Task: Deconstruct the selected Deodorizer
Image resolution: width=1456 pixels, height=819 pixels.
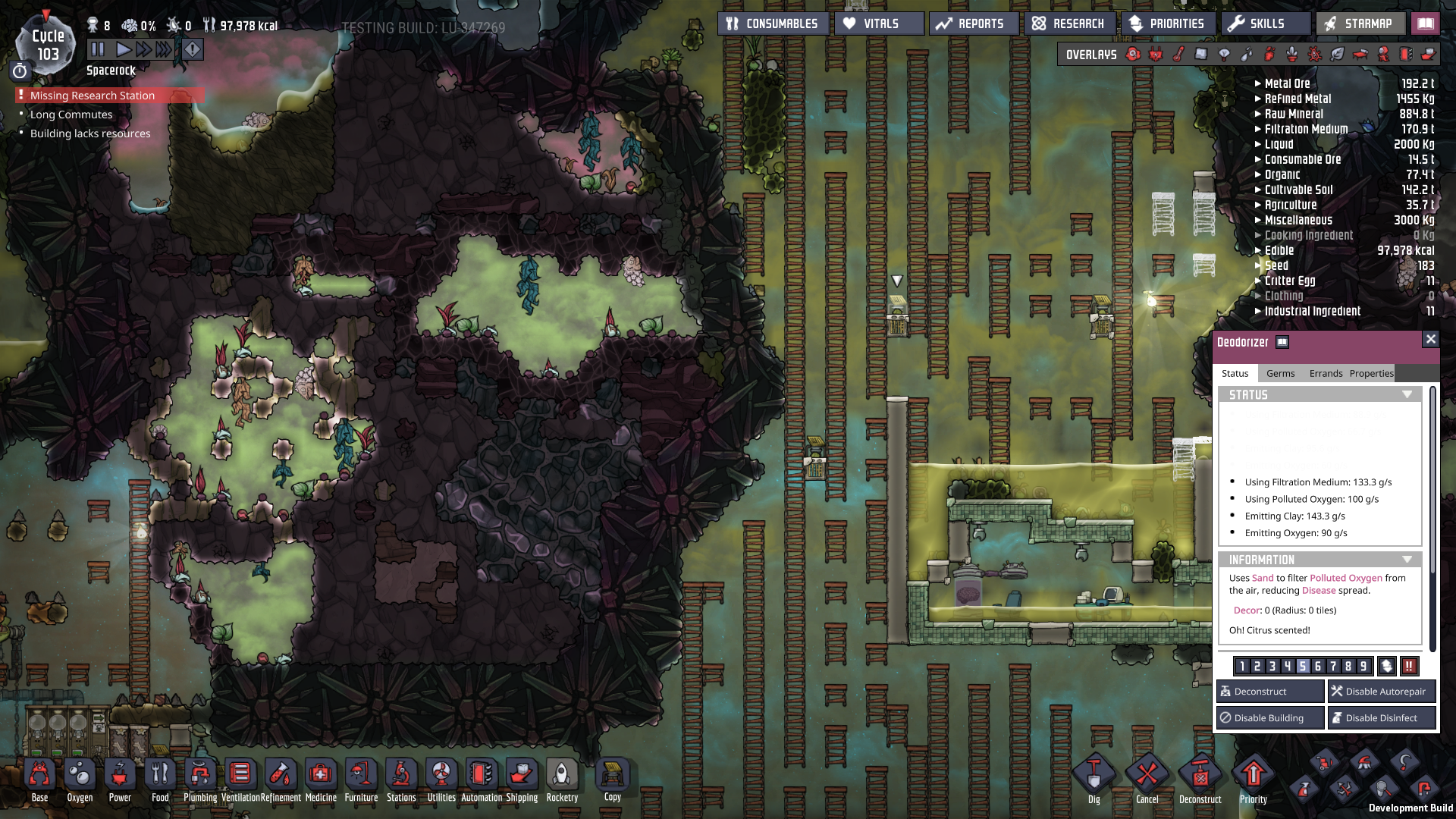Action: [1269, 691]
